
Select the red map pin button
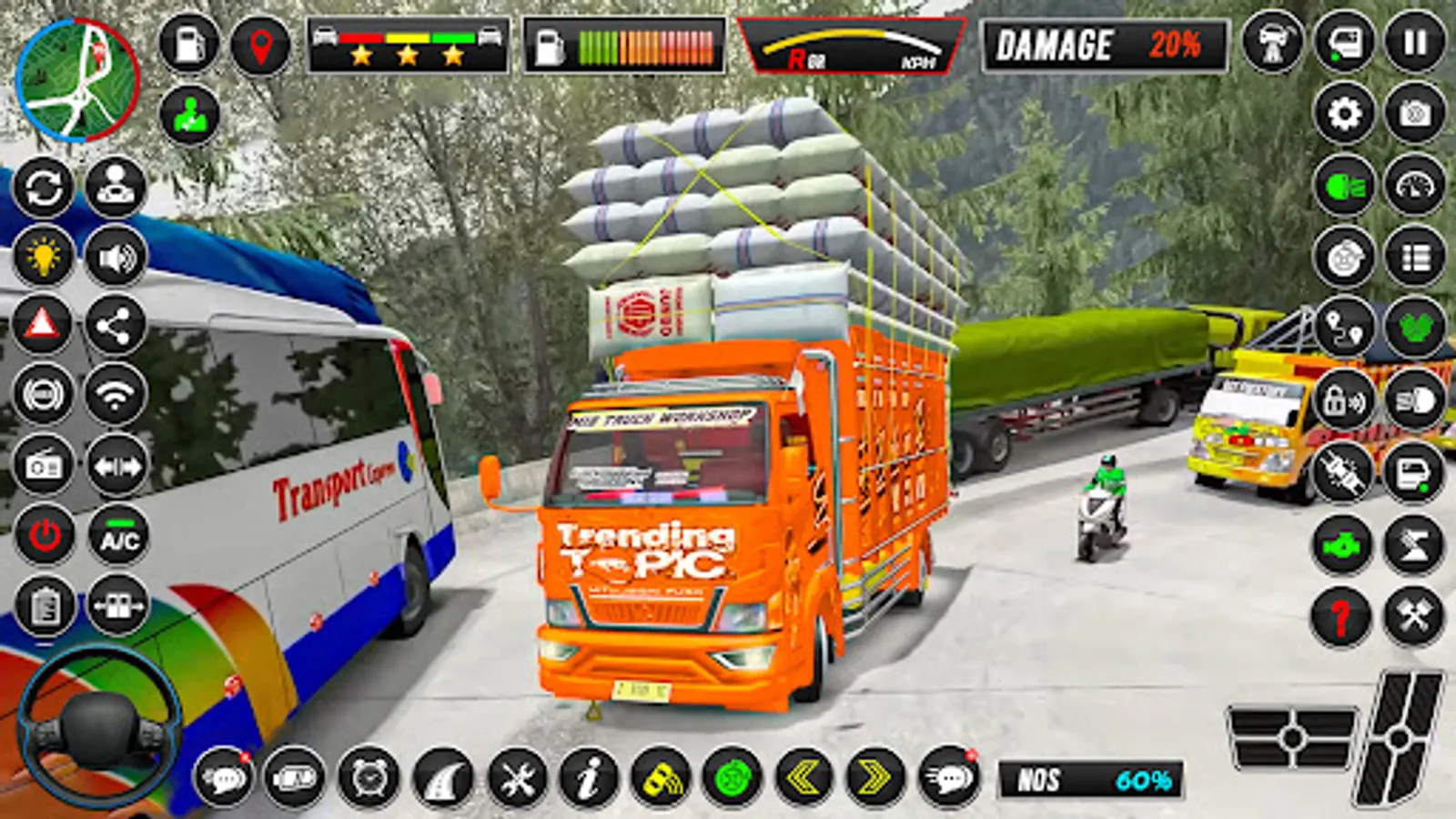coord(260,44)
